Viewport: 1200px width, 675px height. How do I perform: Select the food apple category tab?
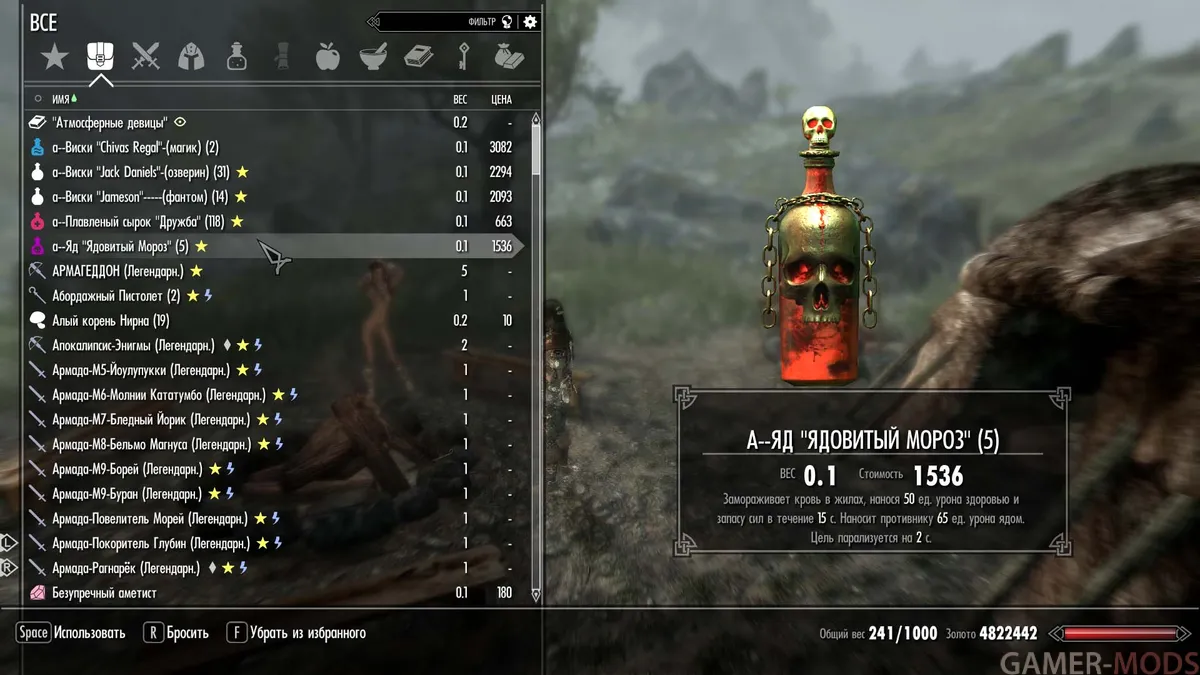coord(327,57)
